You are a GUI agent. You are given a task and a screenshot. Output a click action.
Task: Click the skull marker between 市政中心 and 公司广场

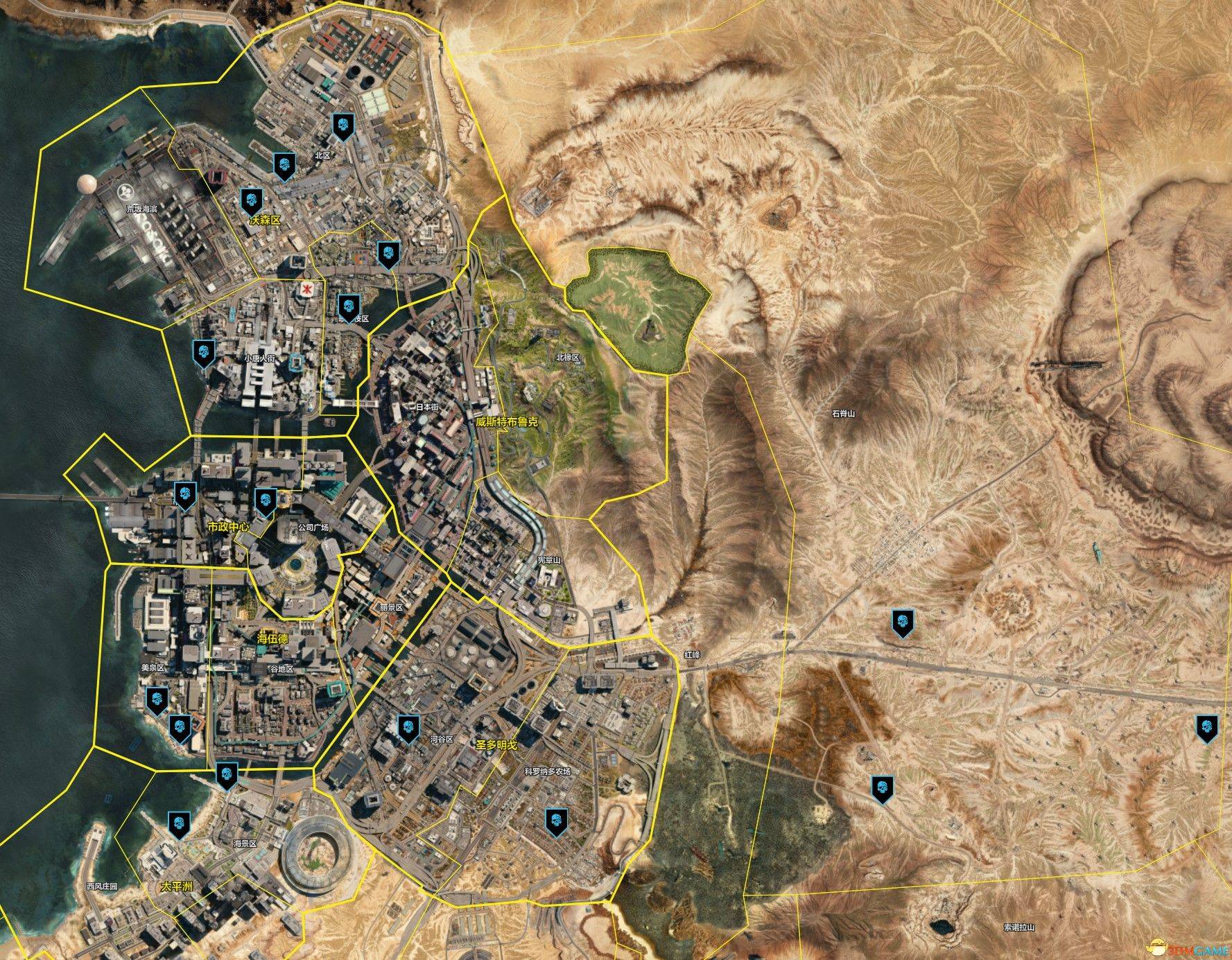265,501
